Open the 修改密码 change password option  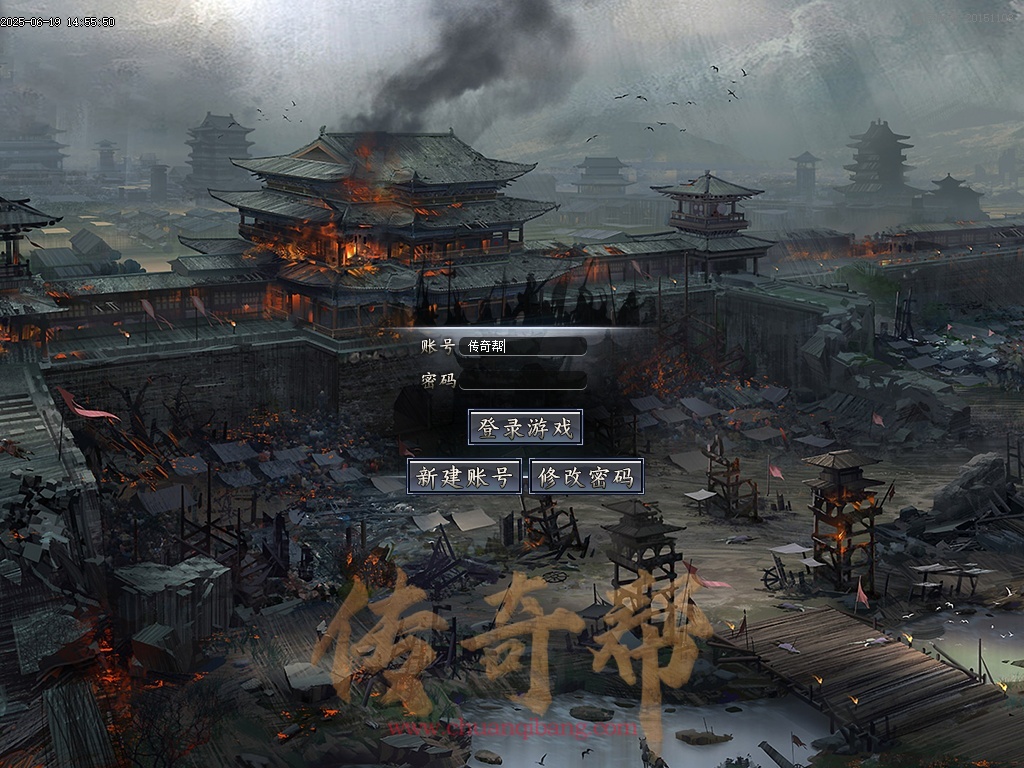point(586,477)
